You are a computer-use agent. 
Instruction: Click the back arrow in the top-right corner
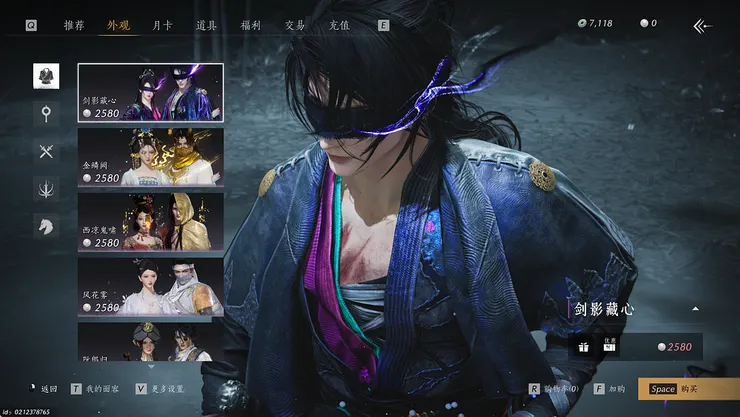702,26
